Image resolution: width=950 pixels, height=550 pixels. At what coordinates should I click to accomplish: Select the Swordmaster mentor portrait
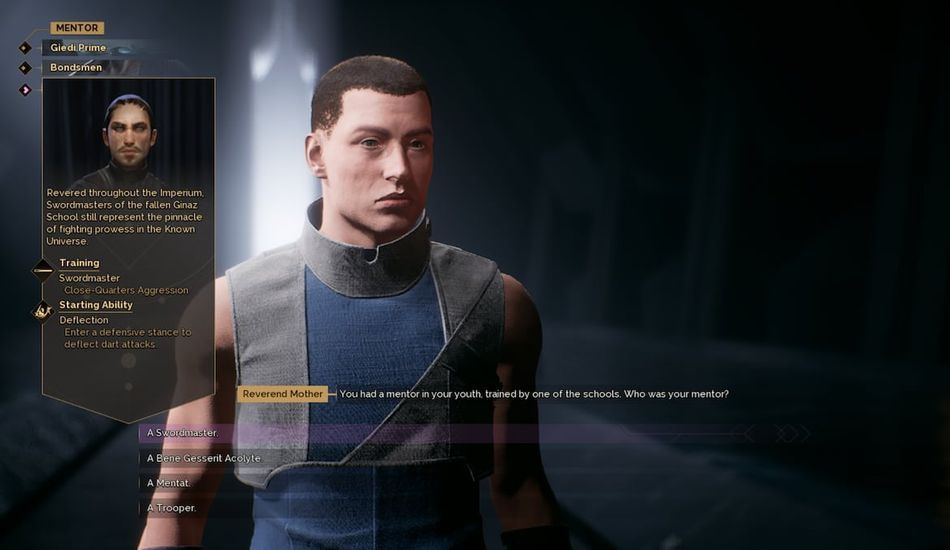128,134
